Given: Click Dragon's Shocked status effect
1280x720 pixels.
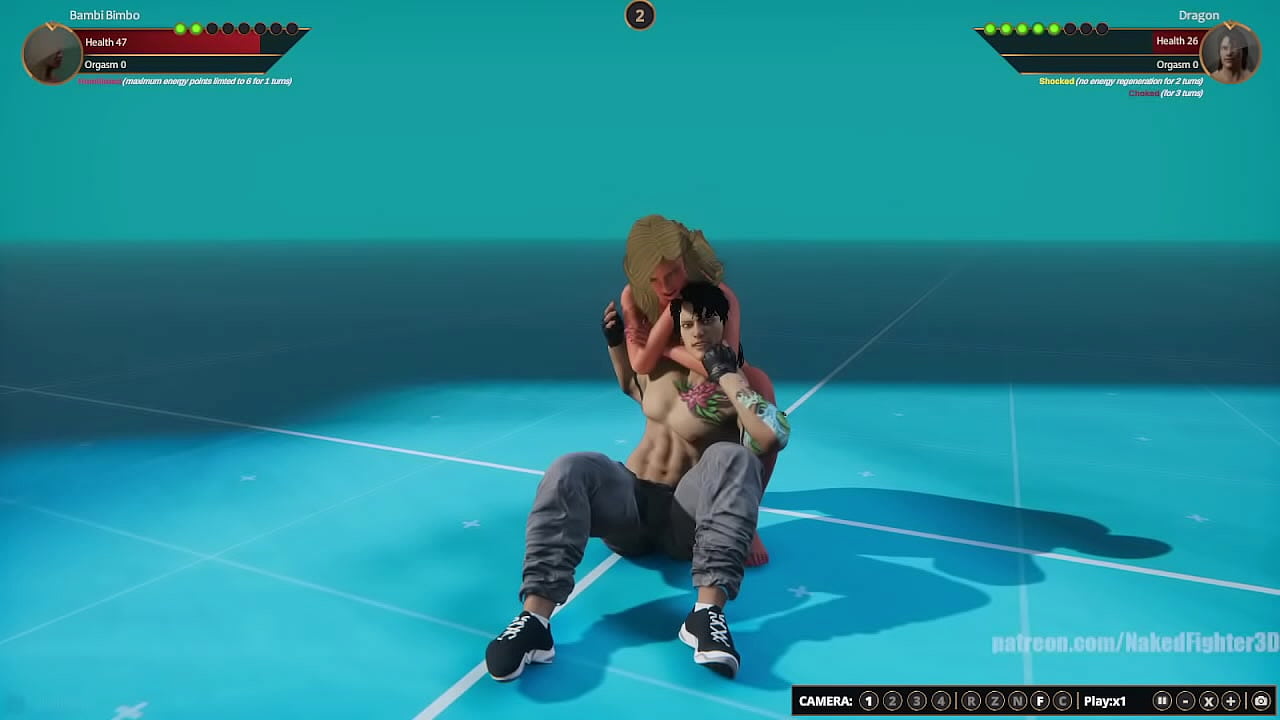Looking at the screenshot, I should point(1056,80).
